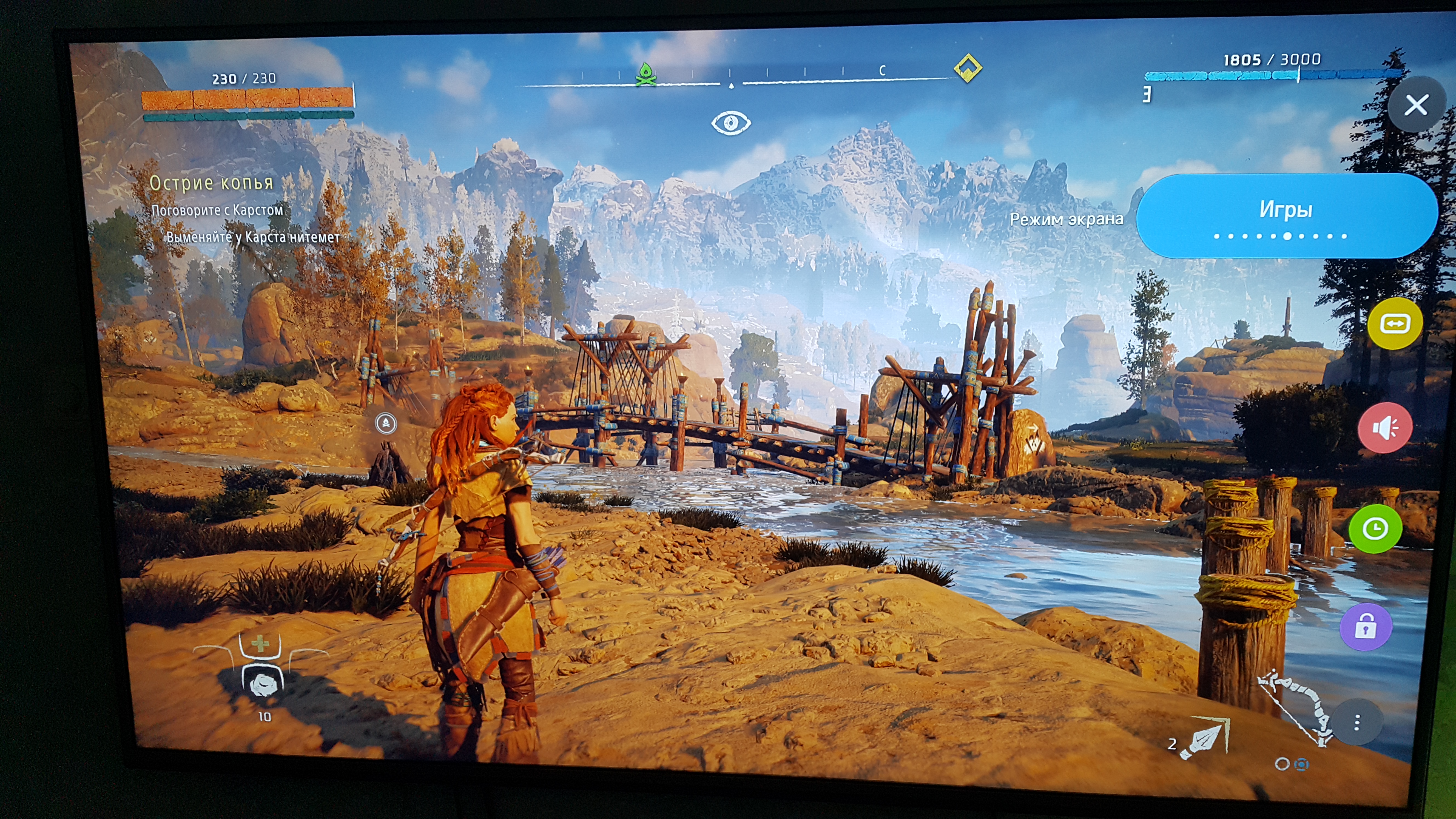The height and width of the screenshot is (819, 1456).
Task: Open more options with three-dots button
Action: (x=1357, y=722)
